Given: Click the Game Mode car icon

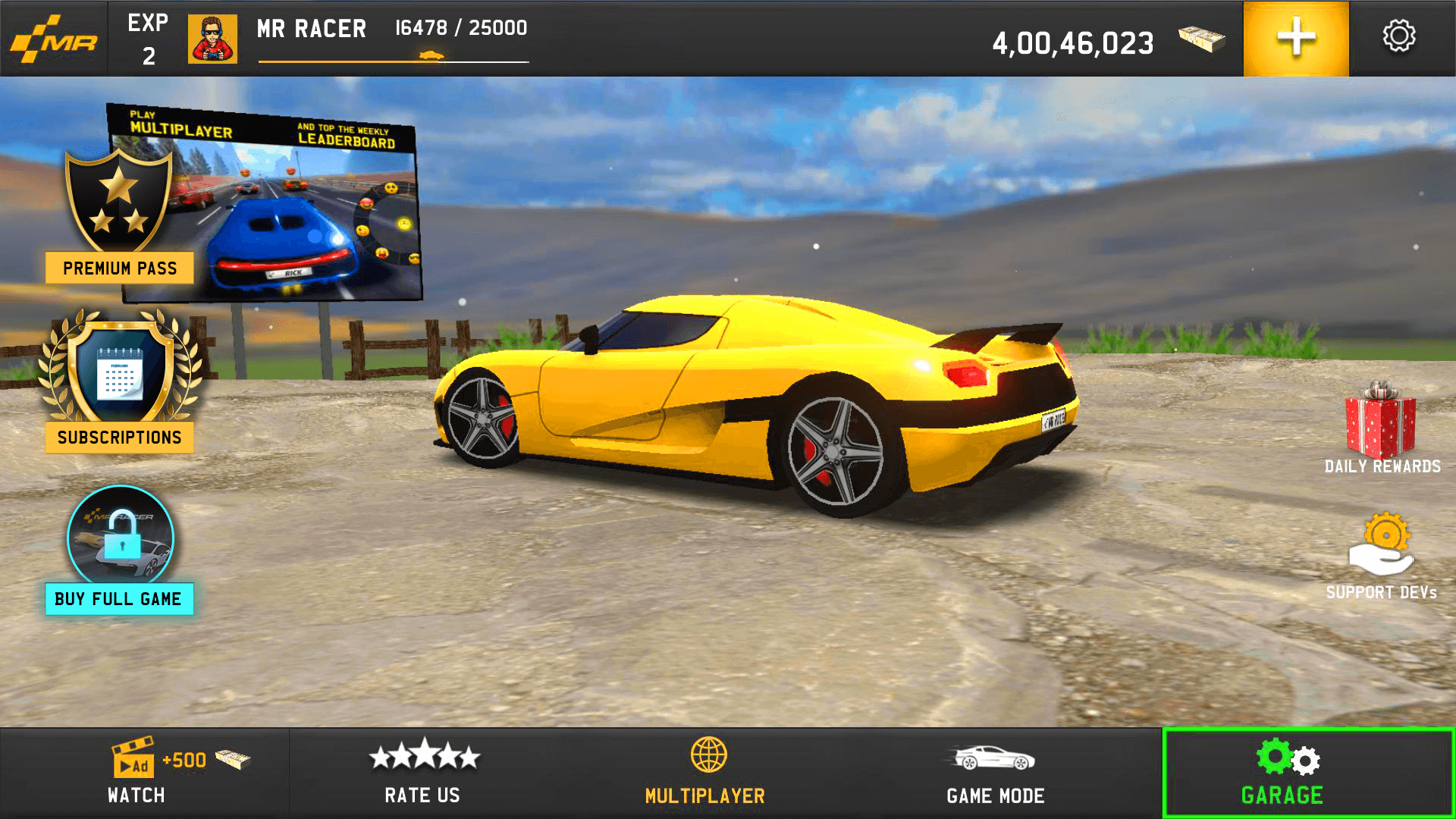Looking at the screenshot, I should [993, 758].
